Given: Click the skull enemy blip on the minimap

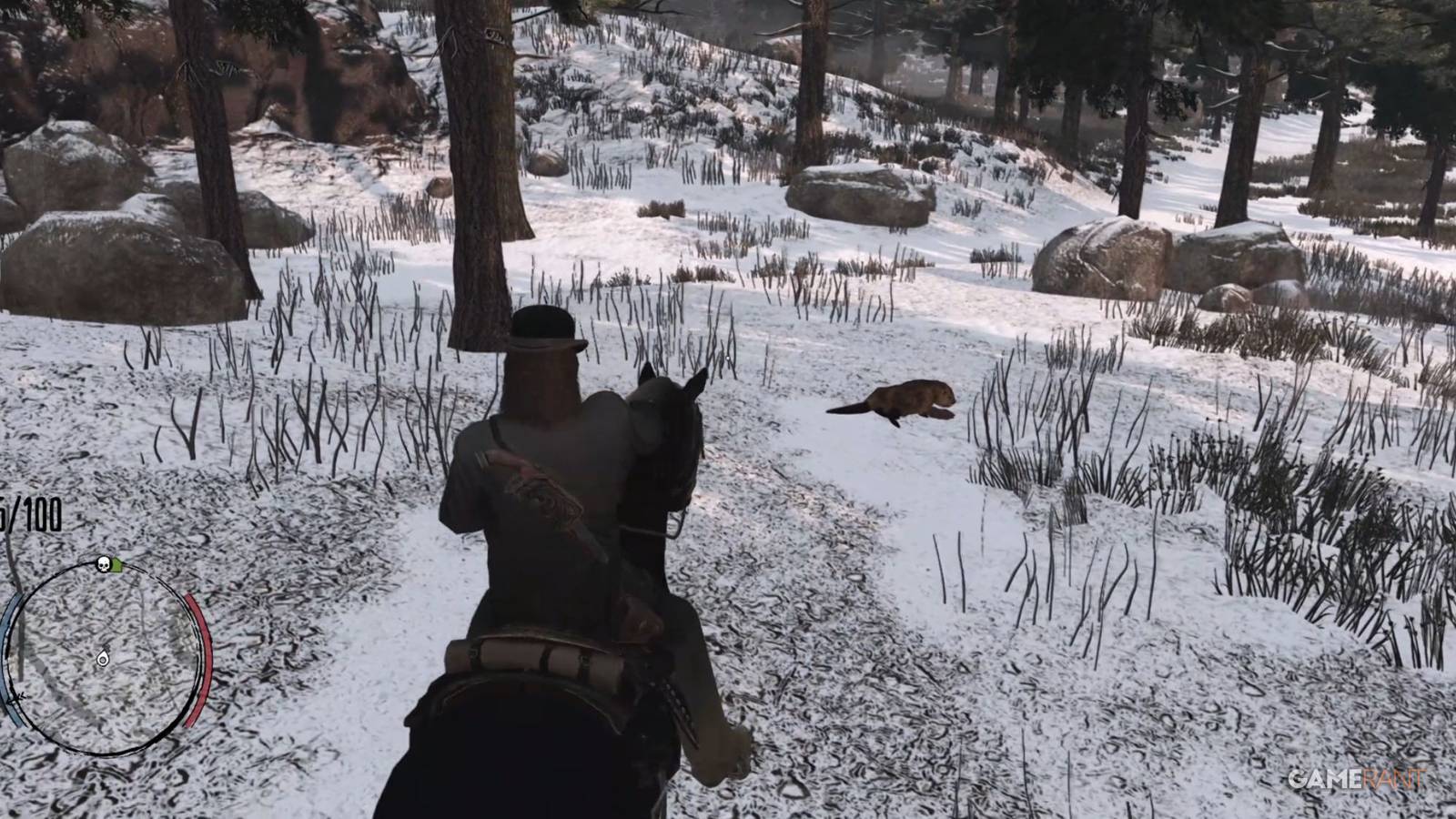Looking at the screenshot, I should tap(103, 564).
